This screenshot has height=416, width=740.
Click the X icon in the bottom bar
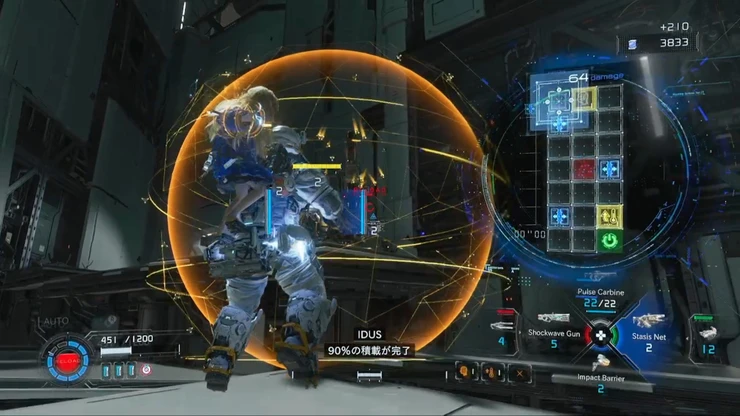(x=521, y=372)
